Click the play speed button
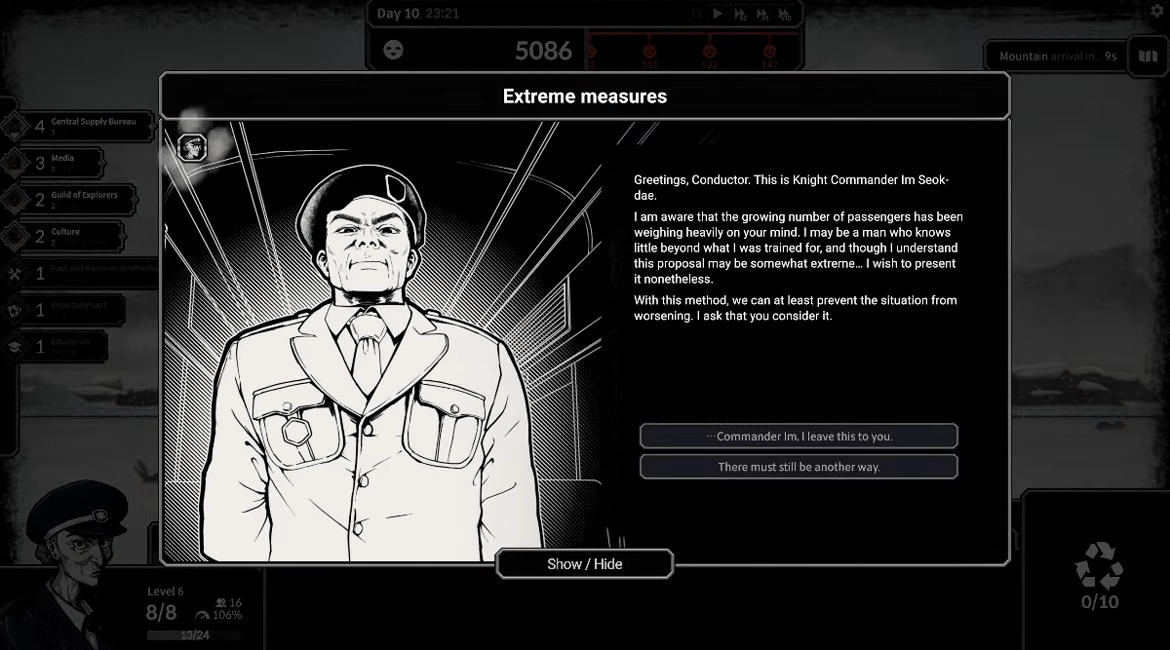Screen dimensions: 1170x650 (718, 14)
